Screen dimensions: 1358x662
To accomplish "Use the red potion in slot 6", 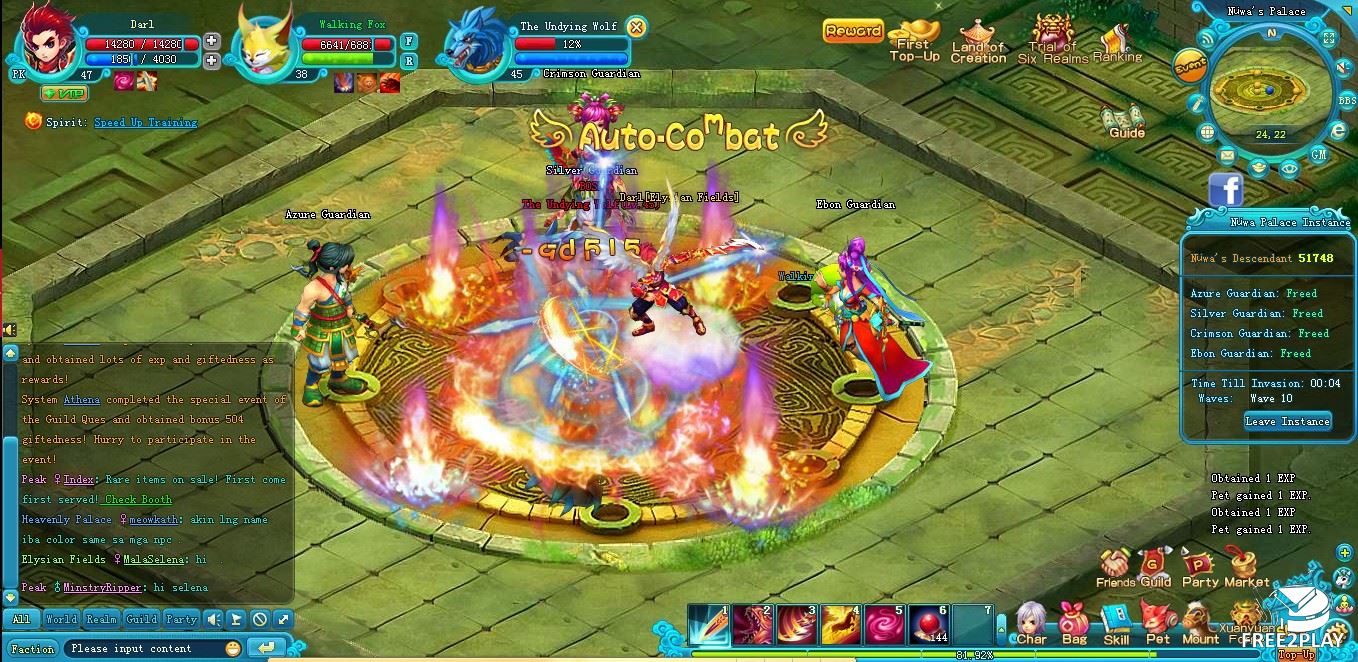I will tap(927, 624).
